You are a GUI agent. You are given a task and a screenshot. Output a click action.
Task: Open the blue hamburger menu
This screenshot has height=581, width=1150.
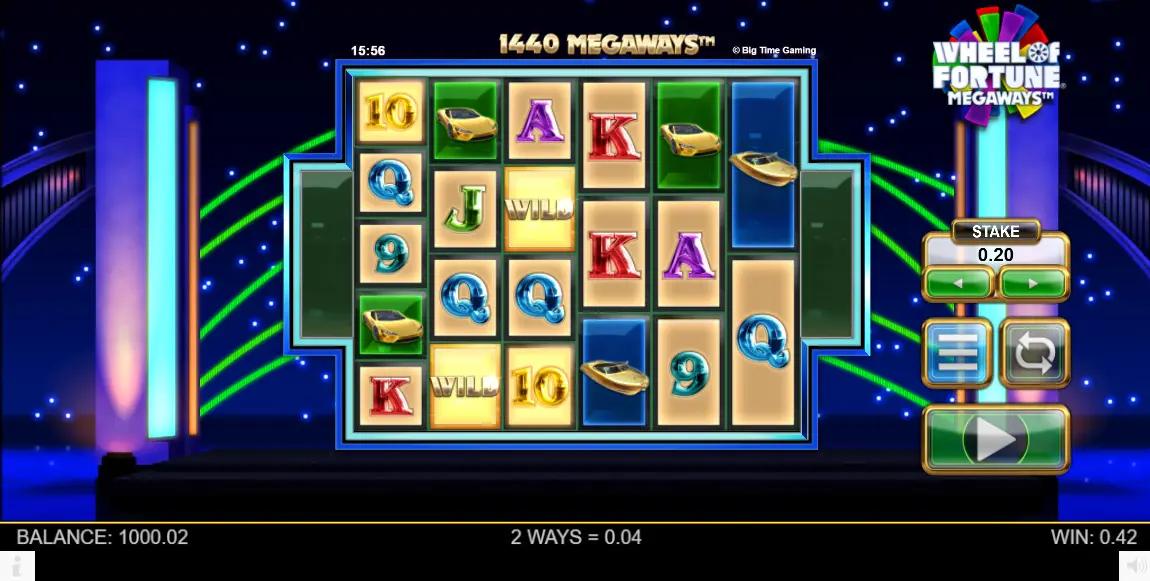[x=957, y=353]
